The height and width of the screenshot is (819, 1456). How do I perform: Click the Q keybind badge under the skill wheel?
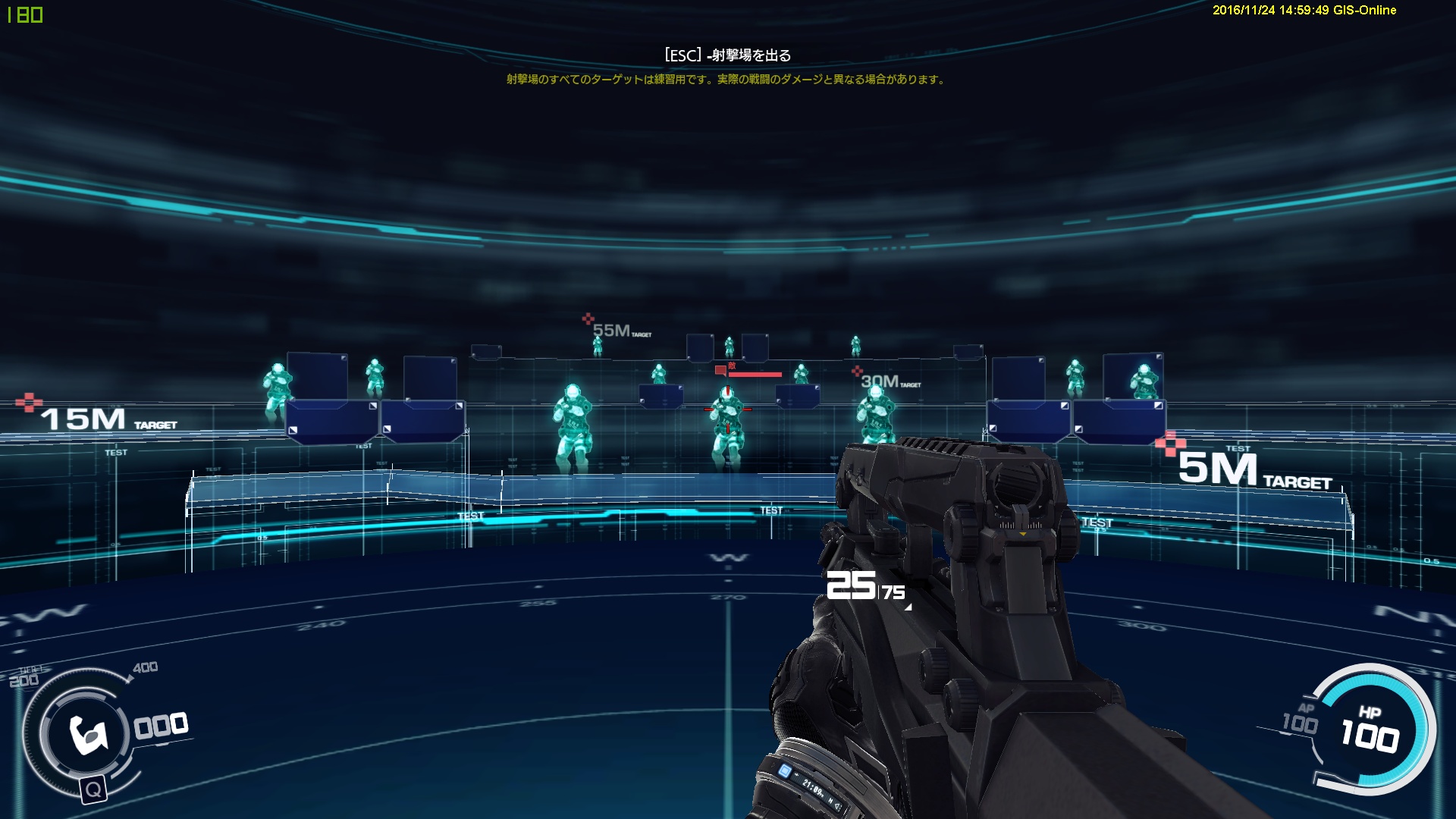94,790
